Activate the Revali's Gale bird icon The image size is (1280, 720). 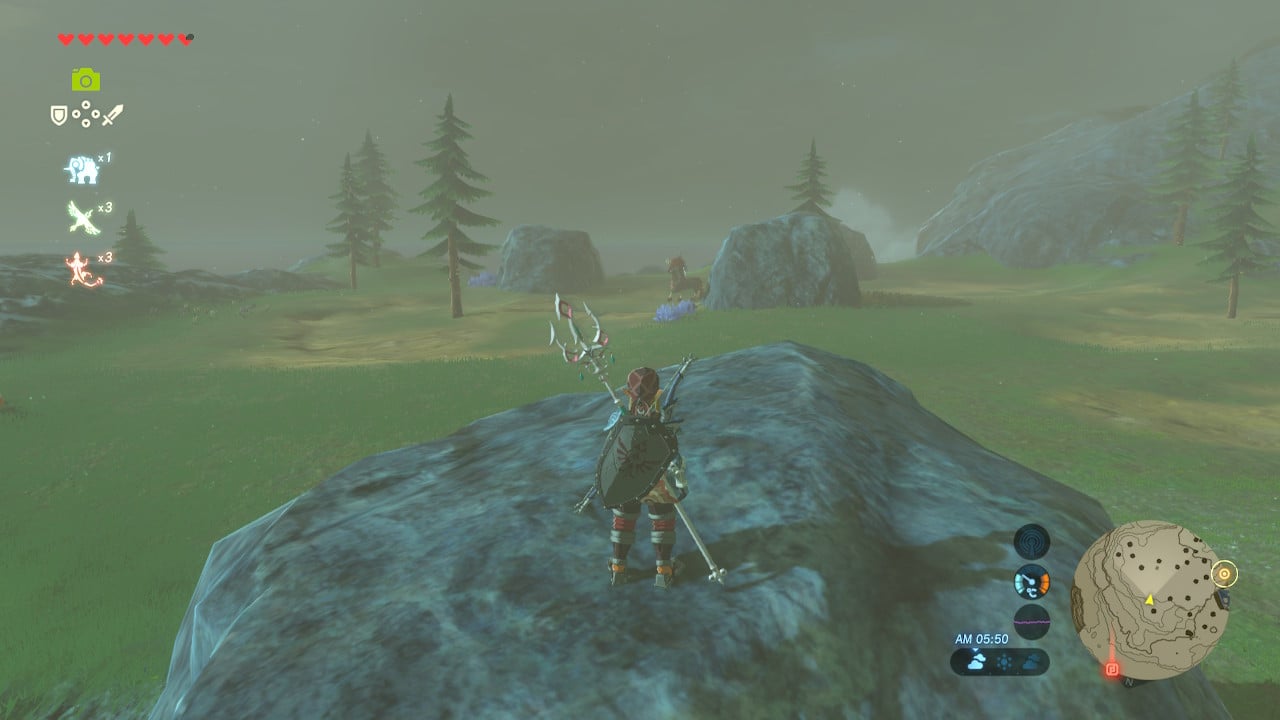point(82,217)
